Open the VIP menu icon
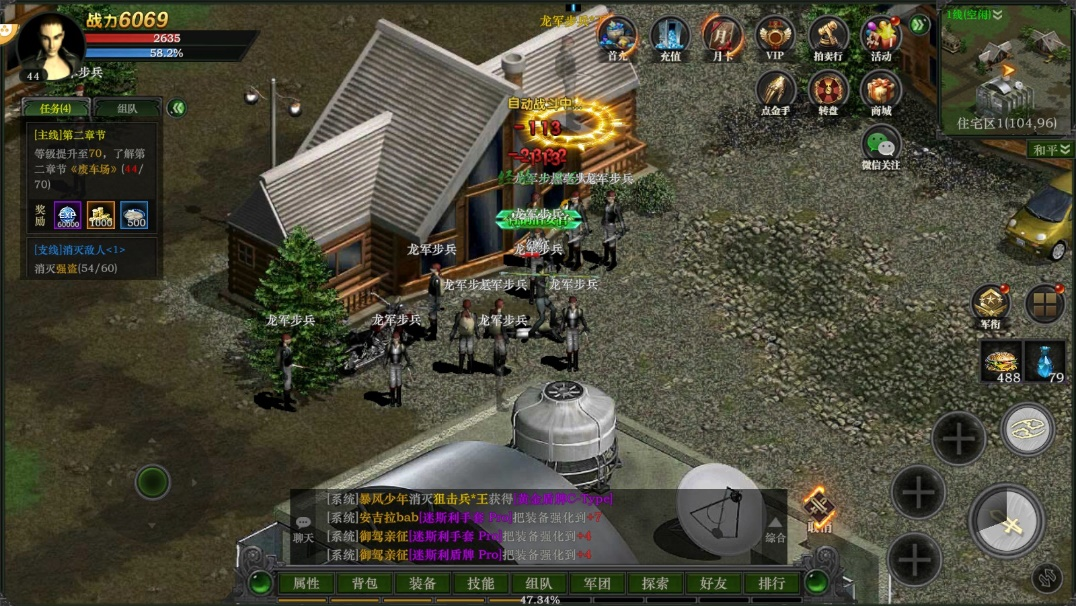Viewport: 1076px width, 606px height. (775, 36)
